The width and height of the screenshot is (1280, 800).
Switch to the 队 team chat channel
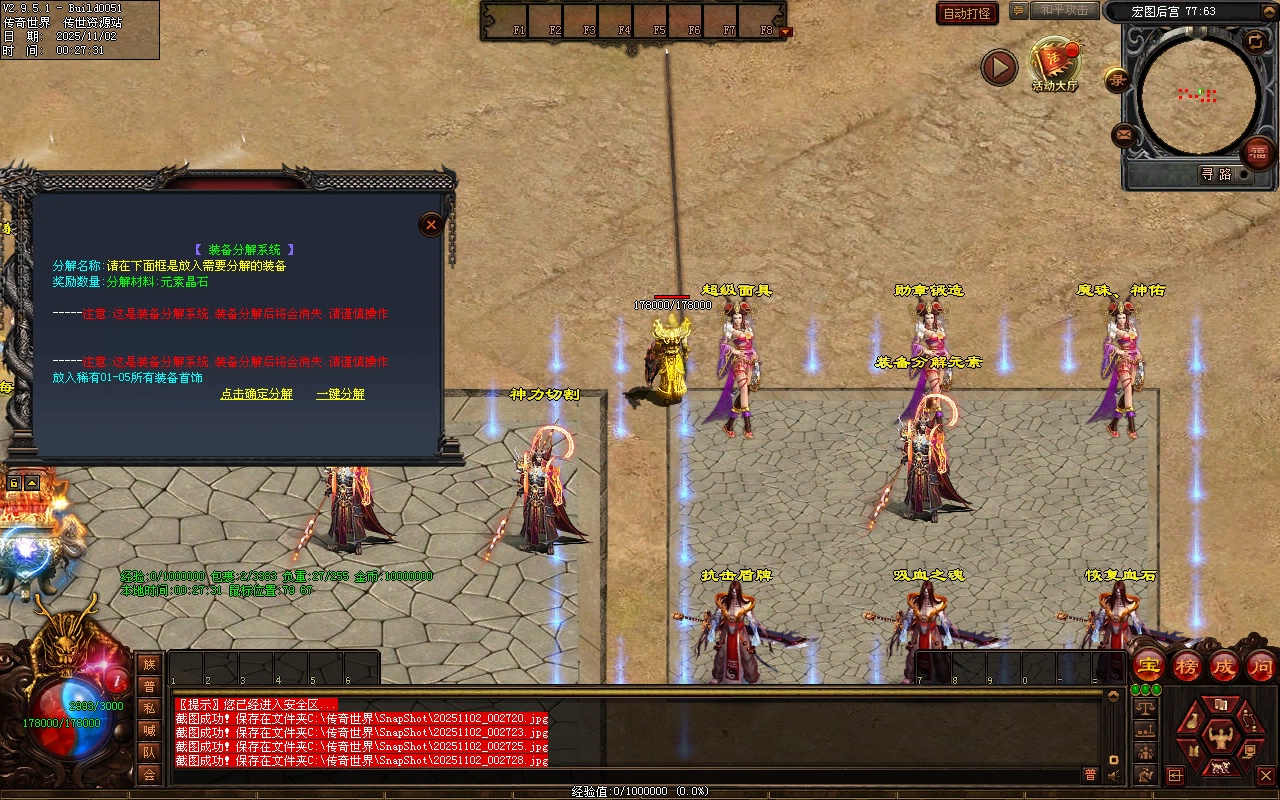coord(149,752)
